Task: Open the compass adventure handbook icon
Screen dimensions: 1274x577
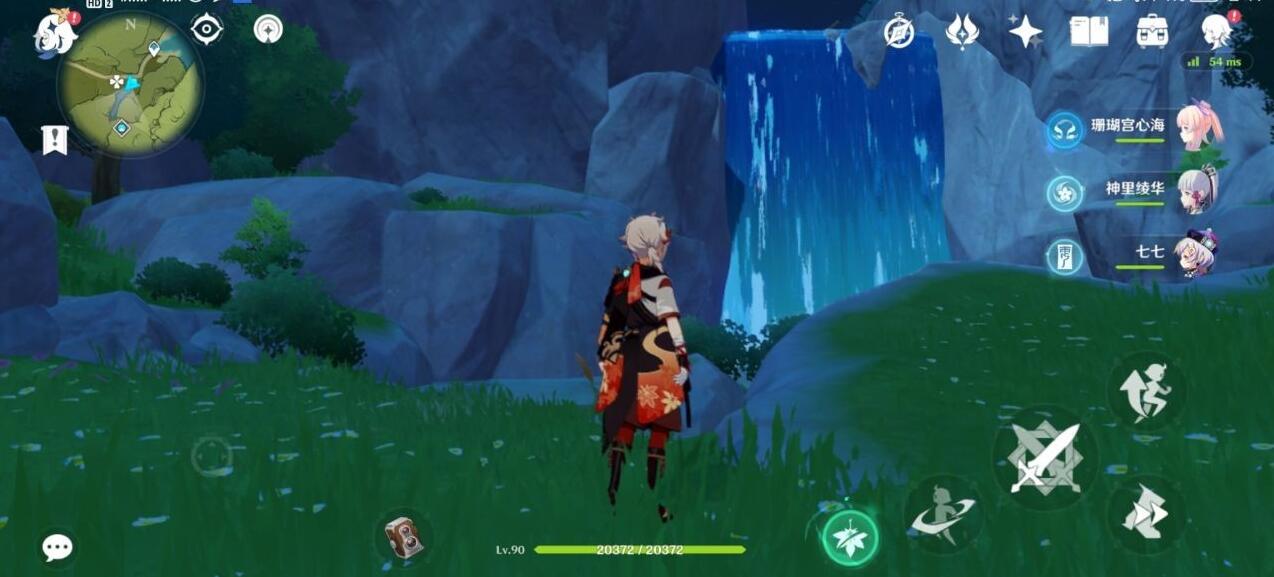Action: tap(899, 32)
